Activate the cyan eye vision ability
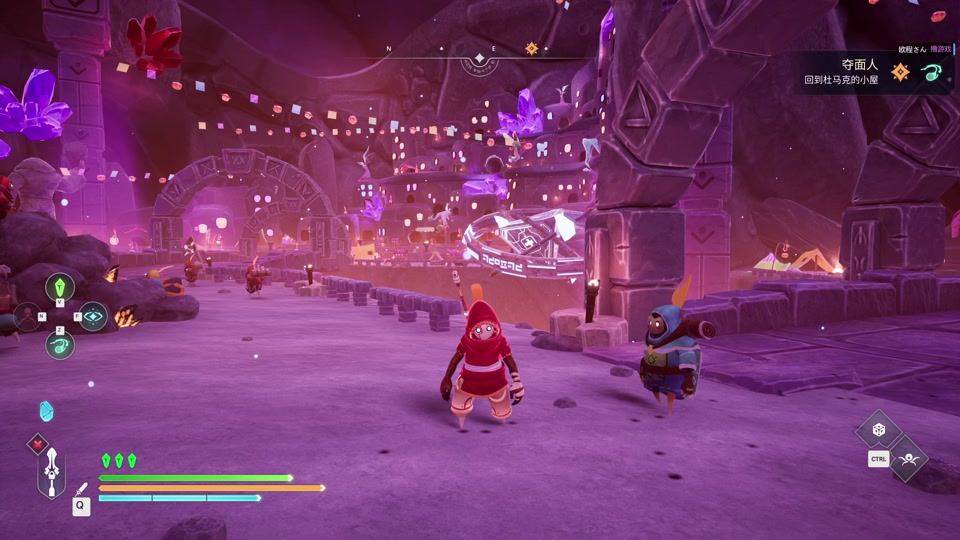This screenshot has width=960, height=540. tap(93, 316)
